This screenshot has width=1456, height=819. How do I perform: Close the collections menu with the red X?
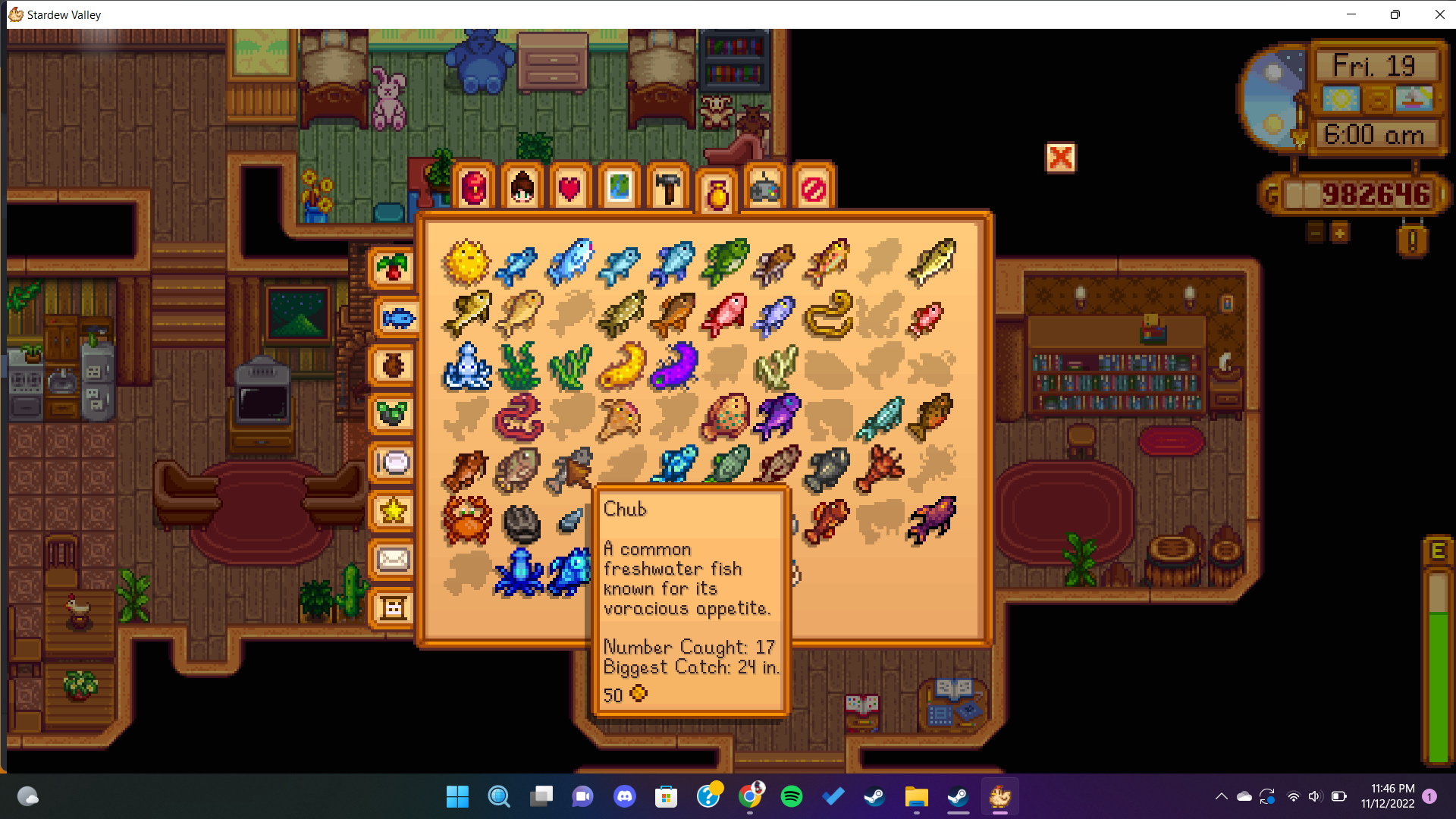[x=1060, y=158]
